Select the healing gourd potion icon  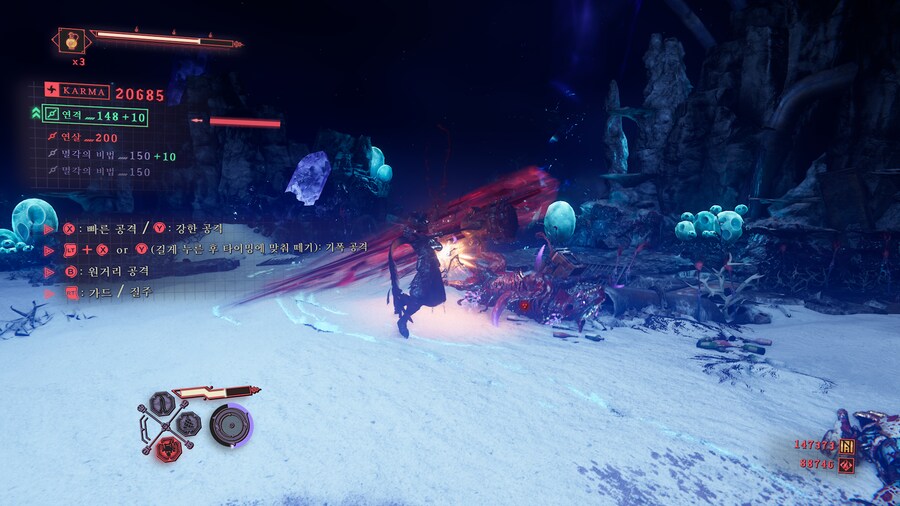pyautogui.click(x=72, y=41)
